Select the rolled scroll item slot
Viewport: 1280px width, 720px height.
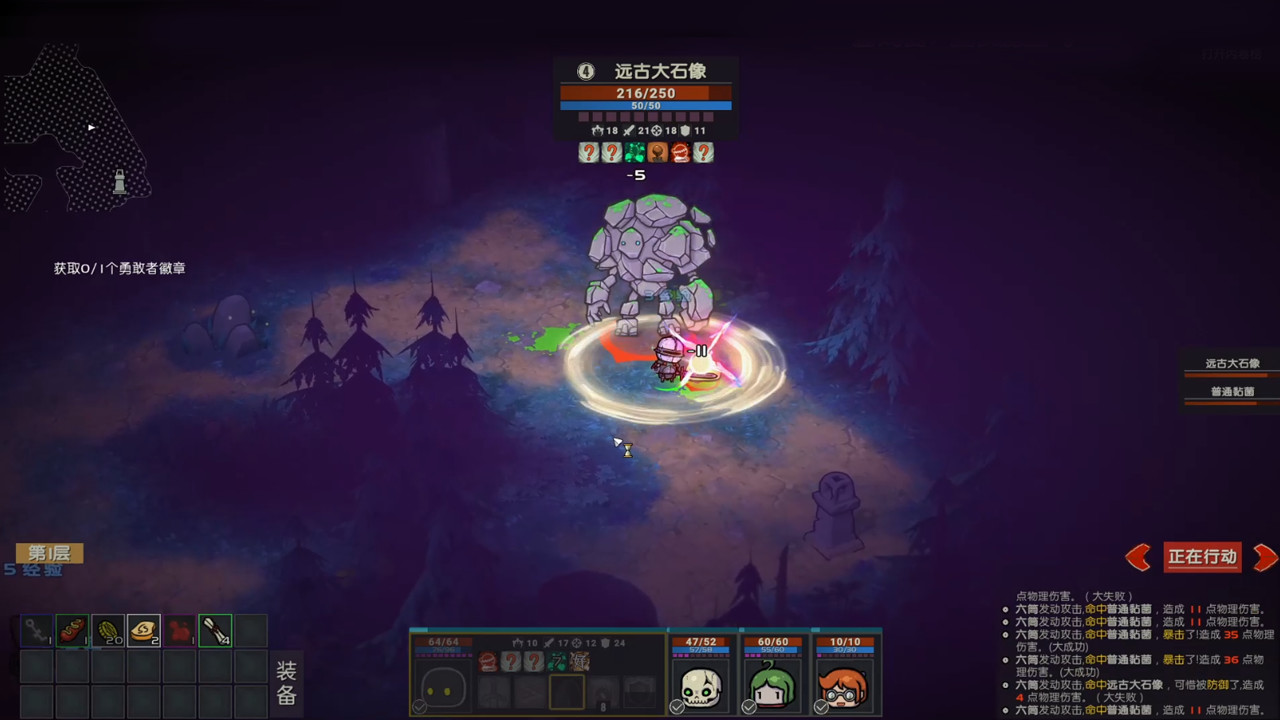(x=215, y=631)
